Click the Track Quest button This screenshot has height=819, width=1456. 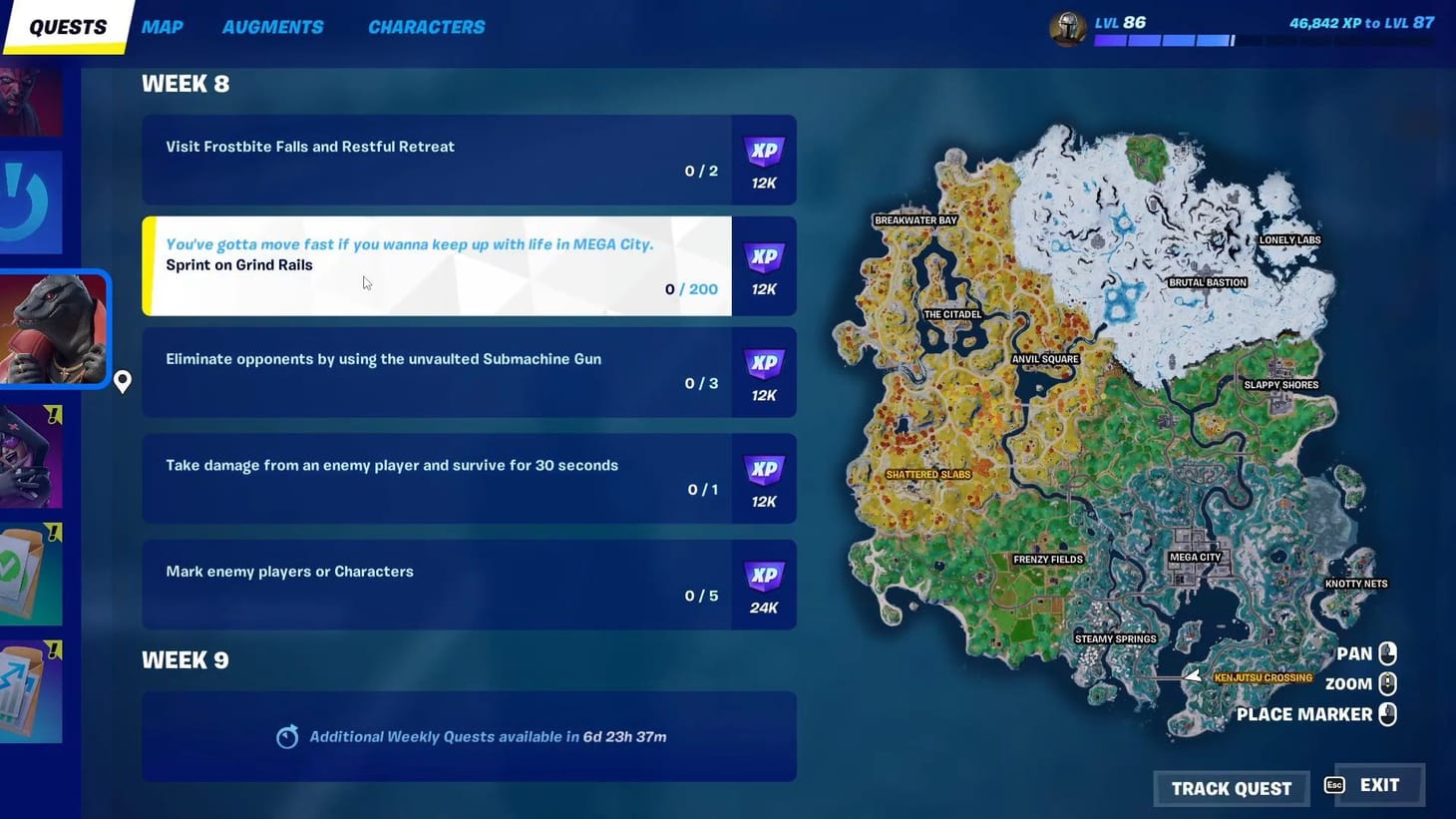[1231, 788]
